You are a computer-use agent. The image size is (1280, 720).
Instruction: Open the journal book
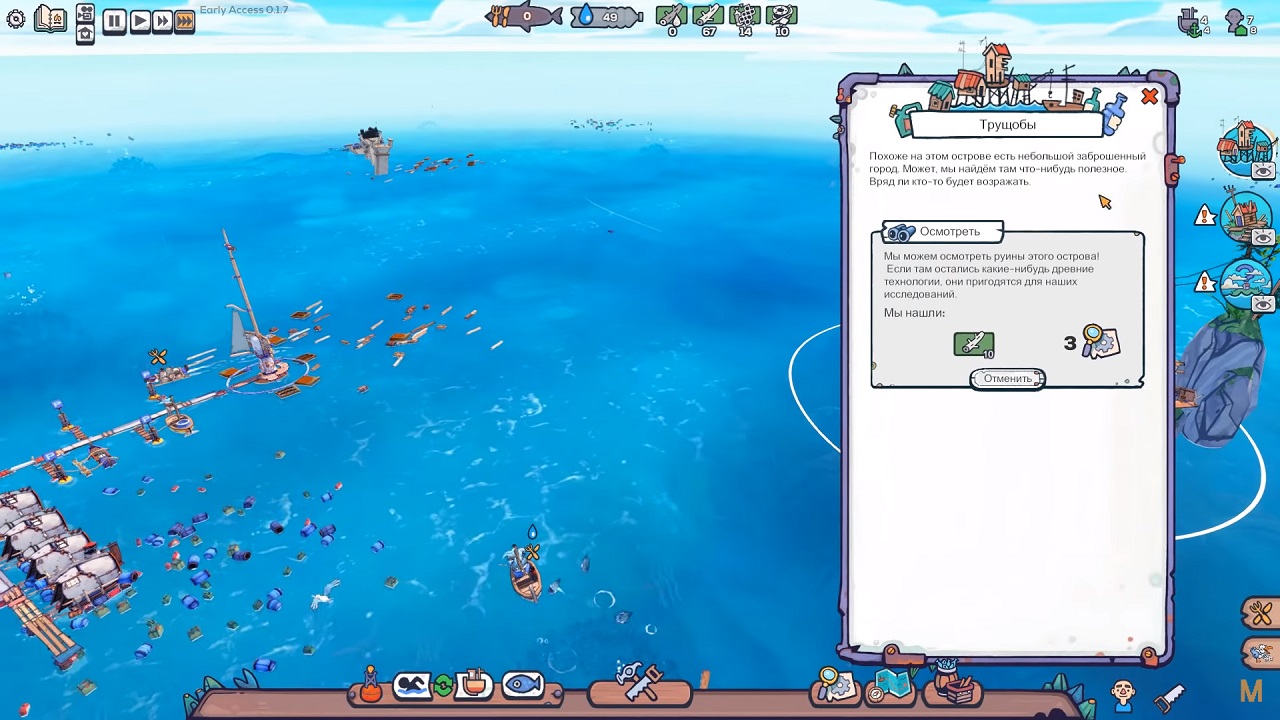click(x=49, y=19)
